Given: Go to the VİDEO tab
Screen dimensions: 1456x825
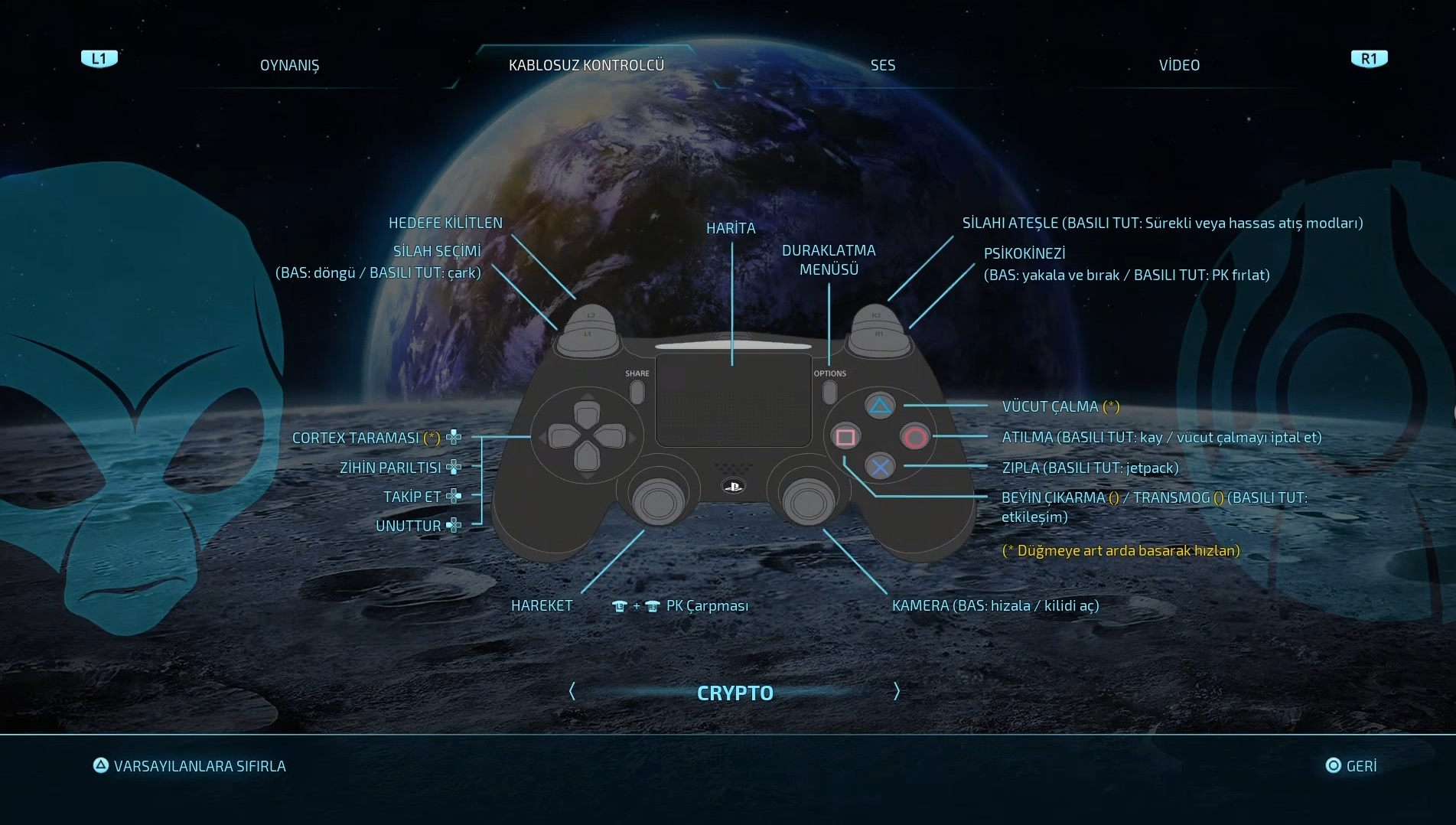Looking at the screenshot, I should [x=1179, y=65].
